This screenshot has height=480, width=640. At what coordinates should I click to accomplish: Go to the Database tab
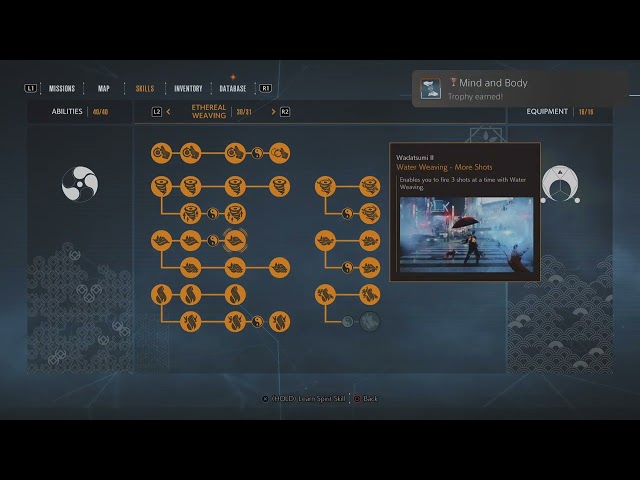coord(233,88)
